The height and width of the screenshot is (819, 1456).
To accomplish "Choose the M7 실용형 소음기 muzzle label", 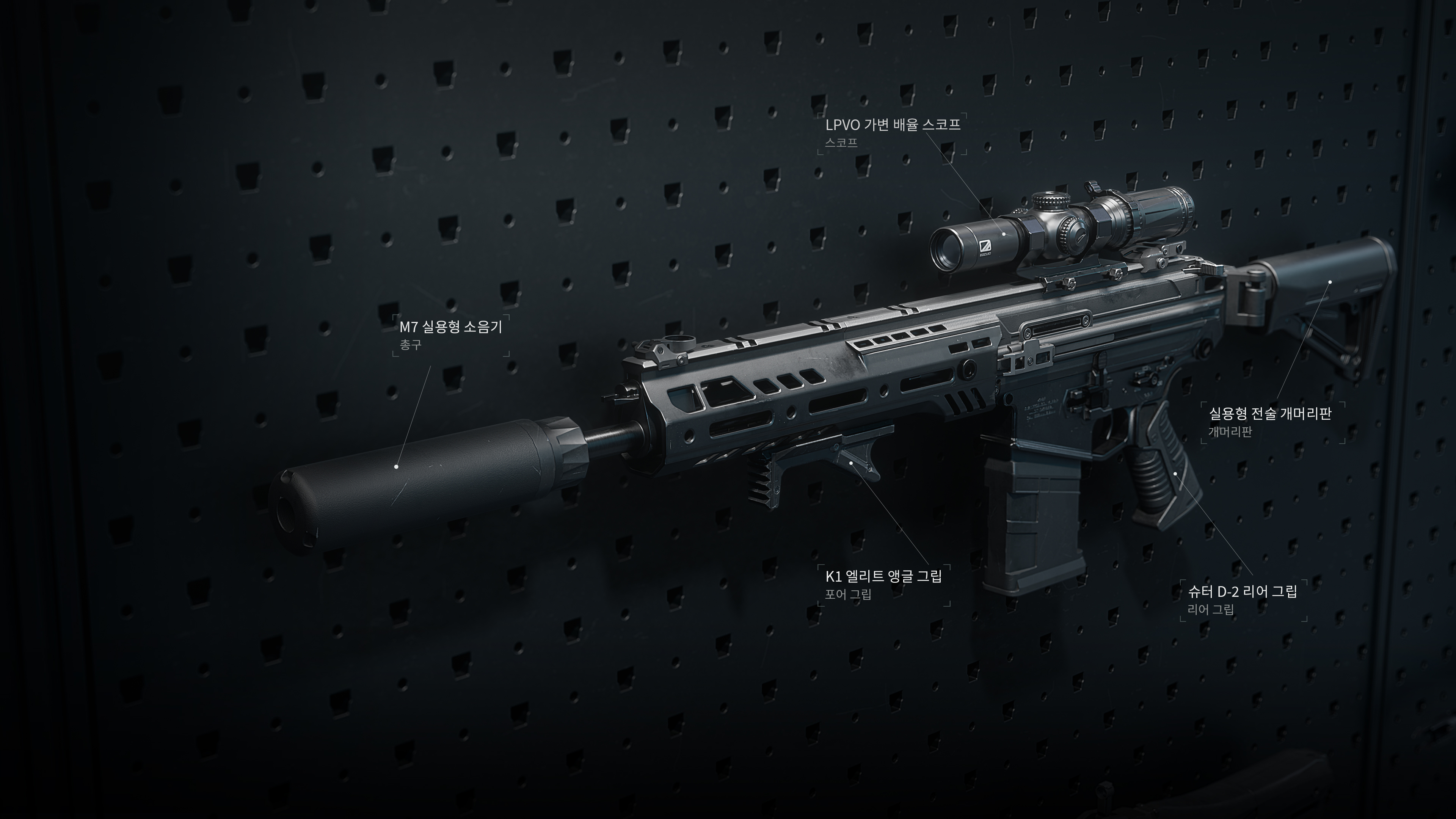I will pyautogui.click(x=450, y=327).
